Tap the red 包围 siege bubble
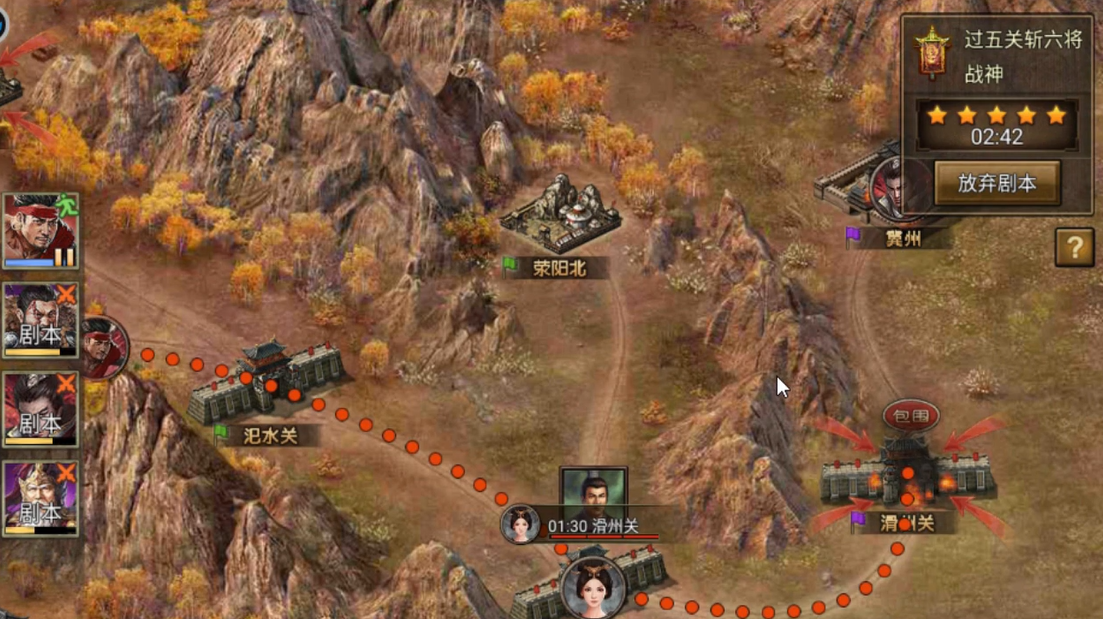 click(910, 415)
